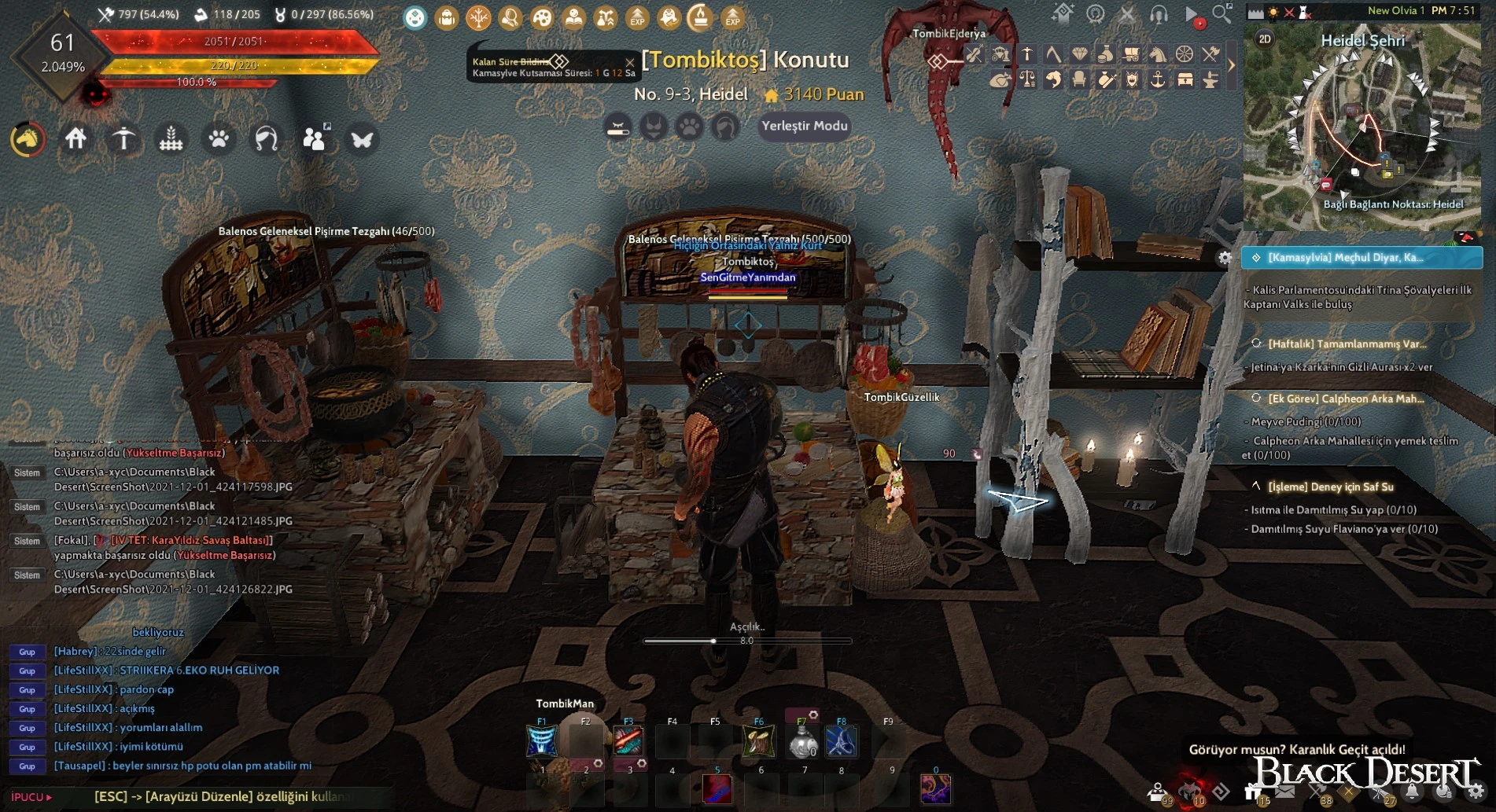This screenshot has width=1496, height=812.
Task: Use the F7 potion quick slot
Action: pos(802,741)
